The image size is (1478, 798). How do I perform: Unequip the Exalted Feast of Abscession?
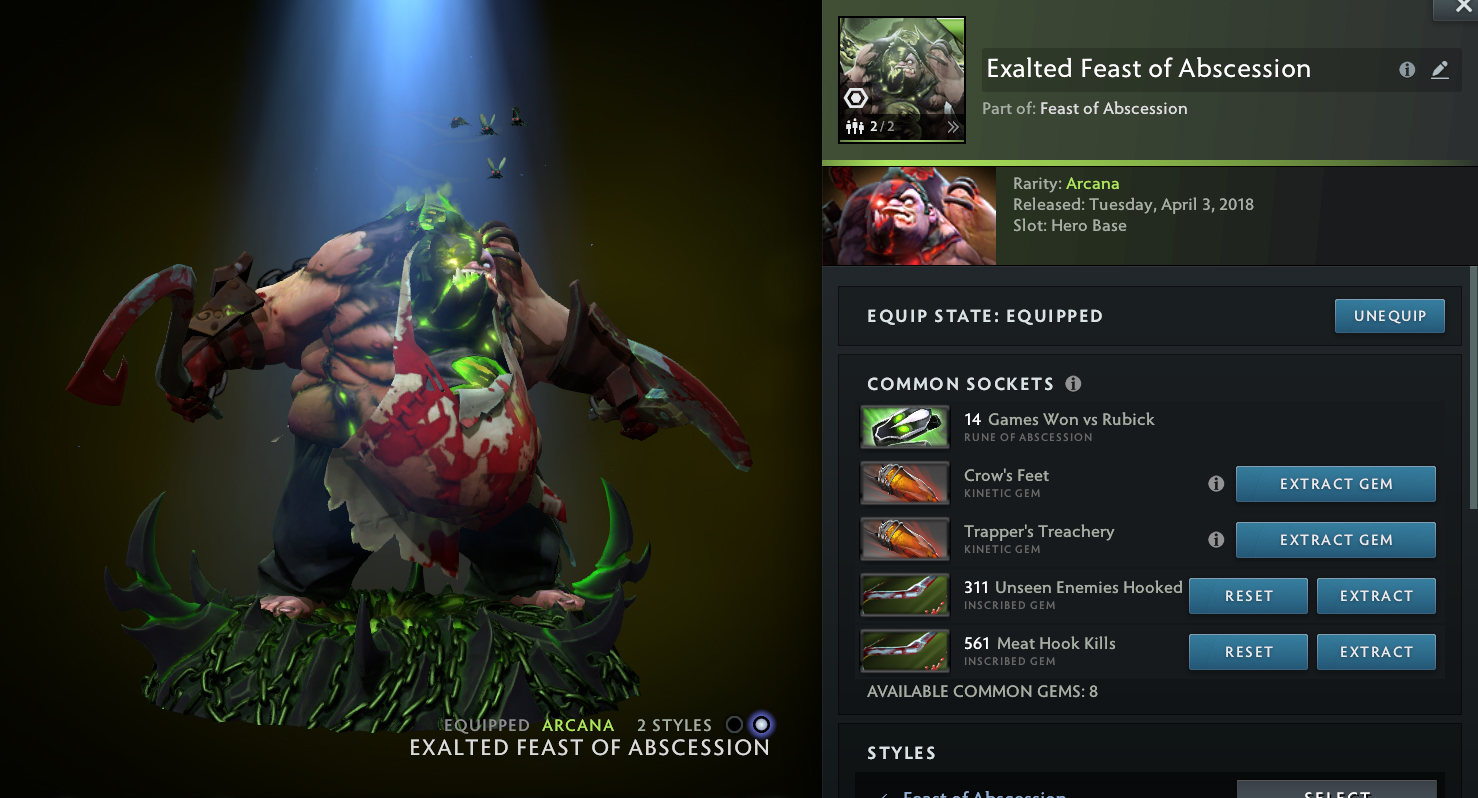[1389, 316]
